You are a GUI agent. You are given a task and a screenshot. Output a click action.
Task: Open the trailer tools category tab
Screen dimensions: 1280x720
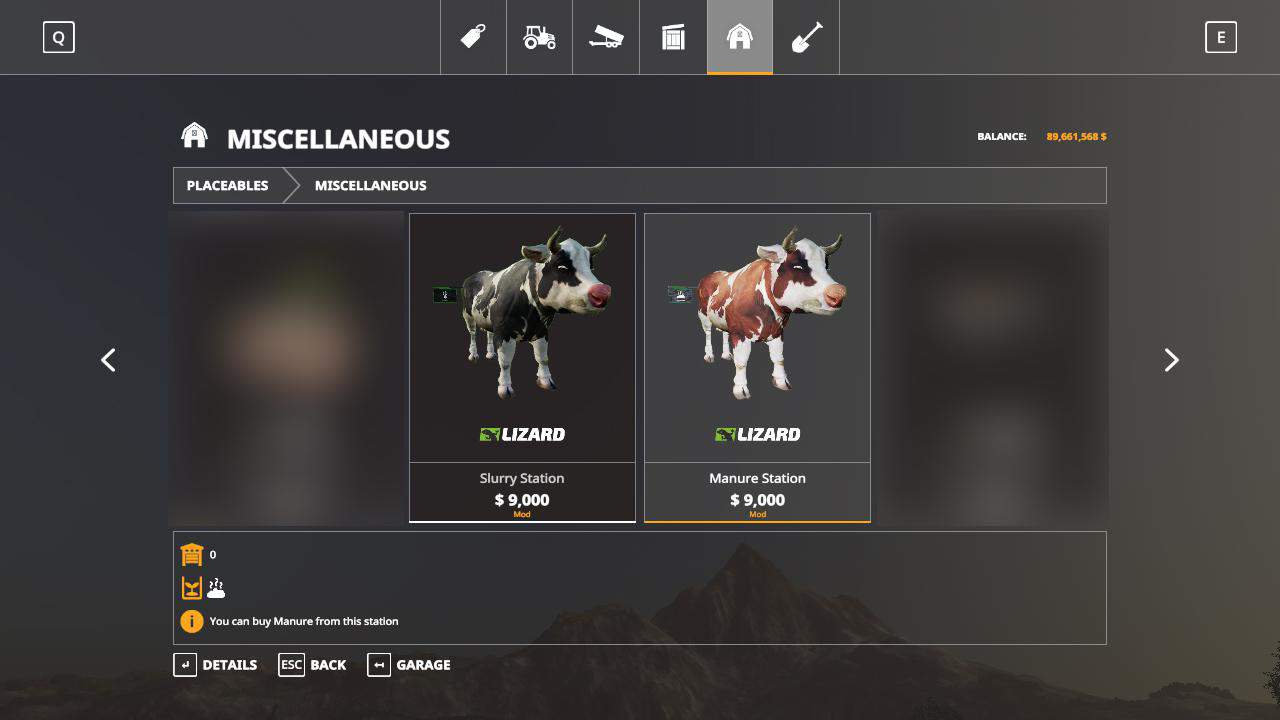point(606,37)
